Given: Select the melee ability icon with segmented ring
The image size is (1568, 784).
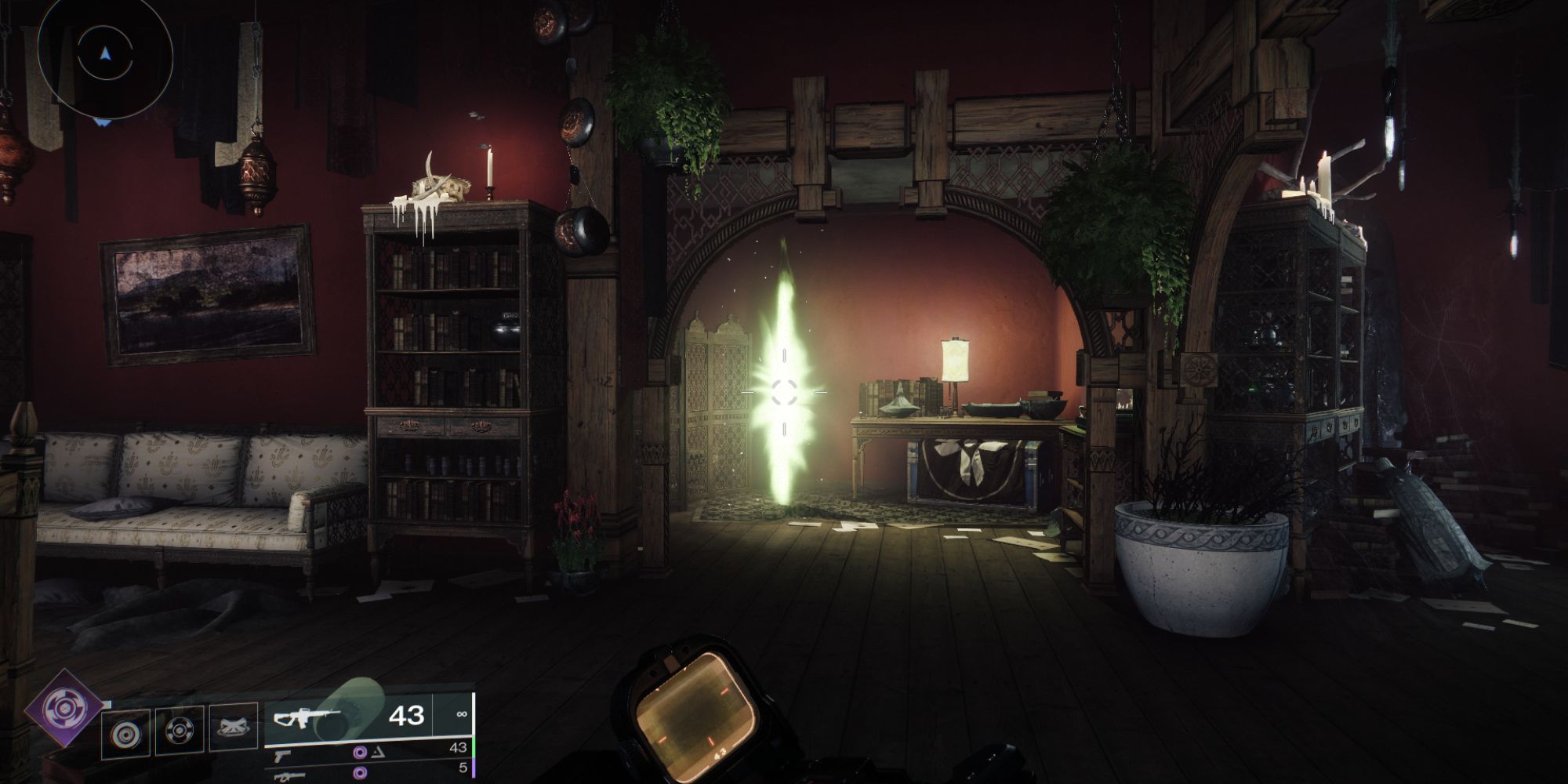Looking at the screenshot, I should pos(180,732).
